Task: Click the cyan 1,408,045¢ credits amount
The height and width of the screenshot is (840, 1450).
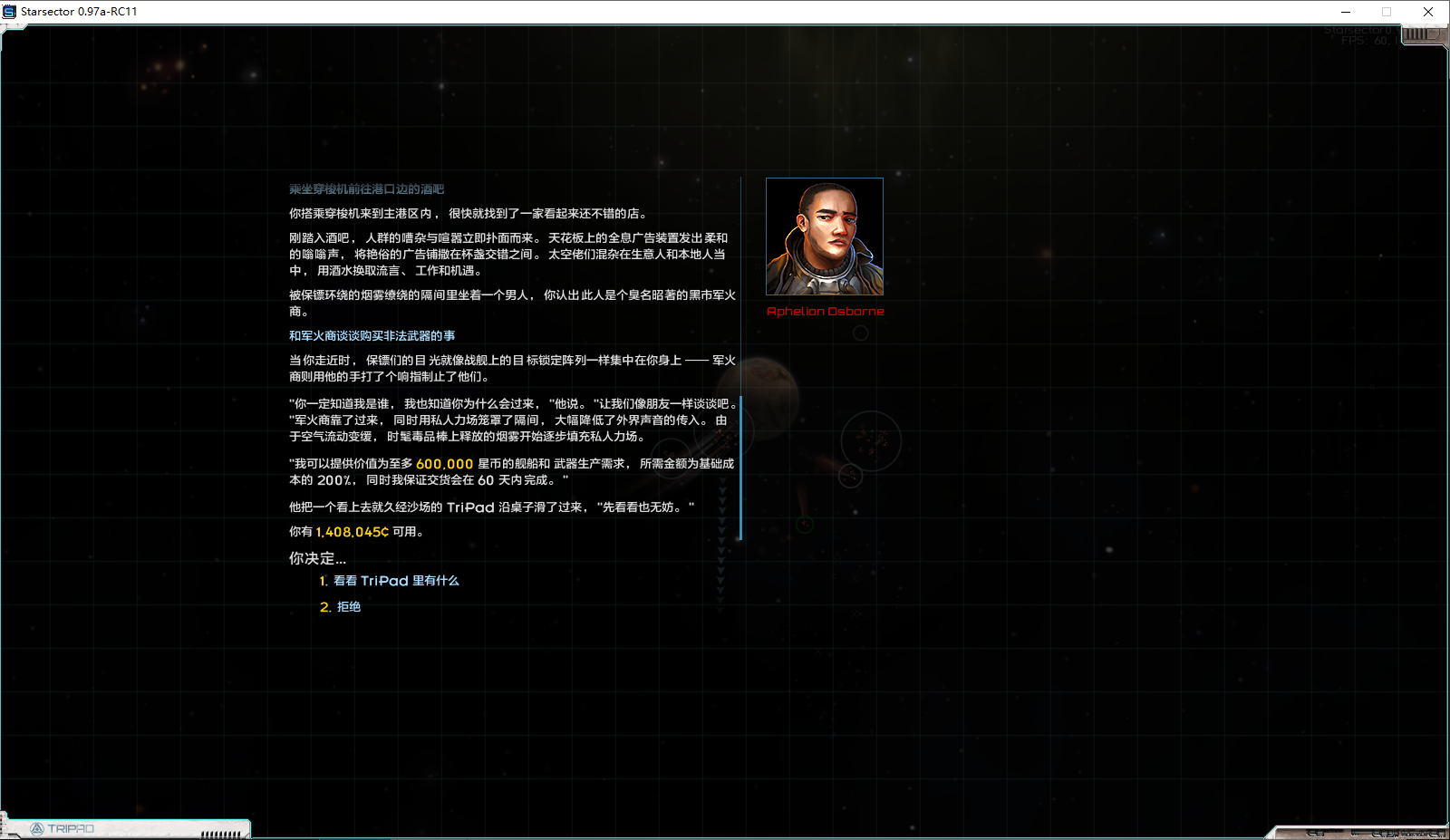Action: click(x=353, y=532)
